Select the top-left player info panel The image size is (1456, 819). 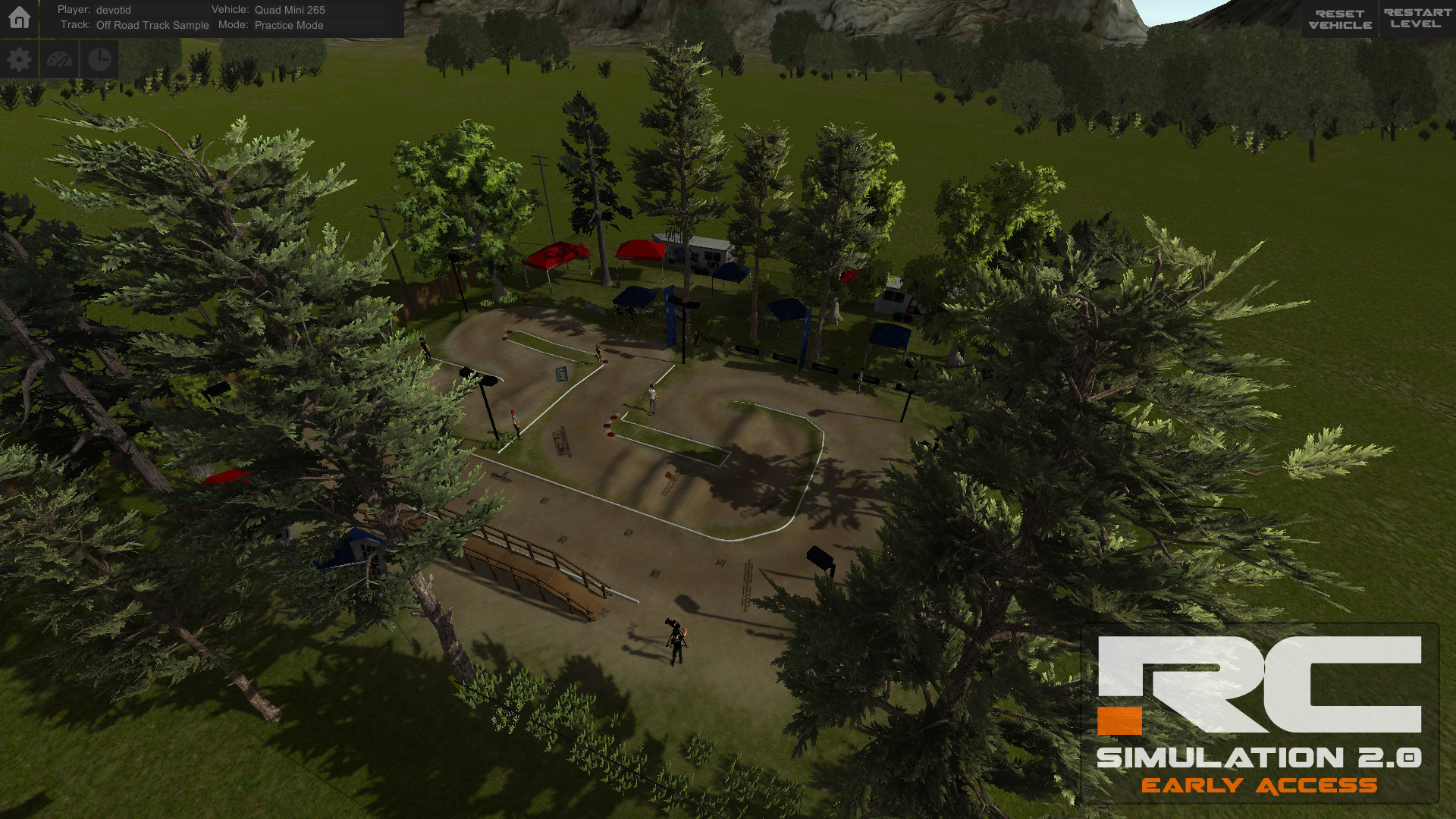pyautogui.click(x=220, y=17)
